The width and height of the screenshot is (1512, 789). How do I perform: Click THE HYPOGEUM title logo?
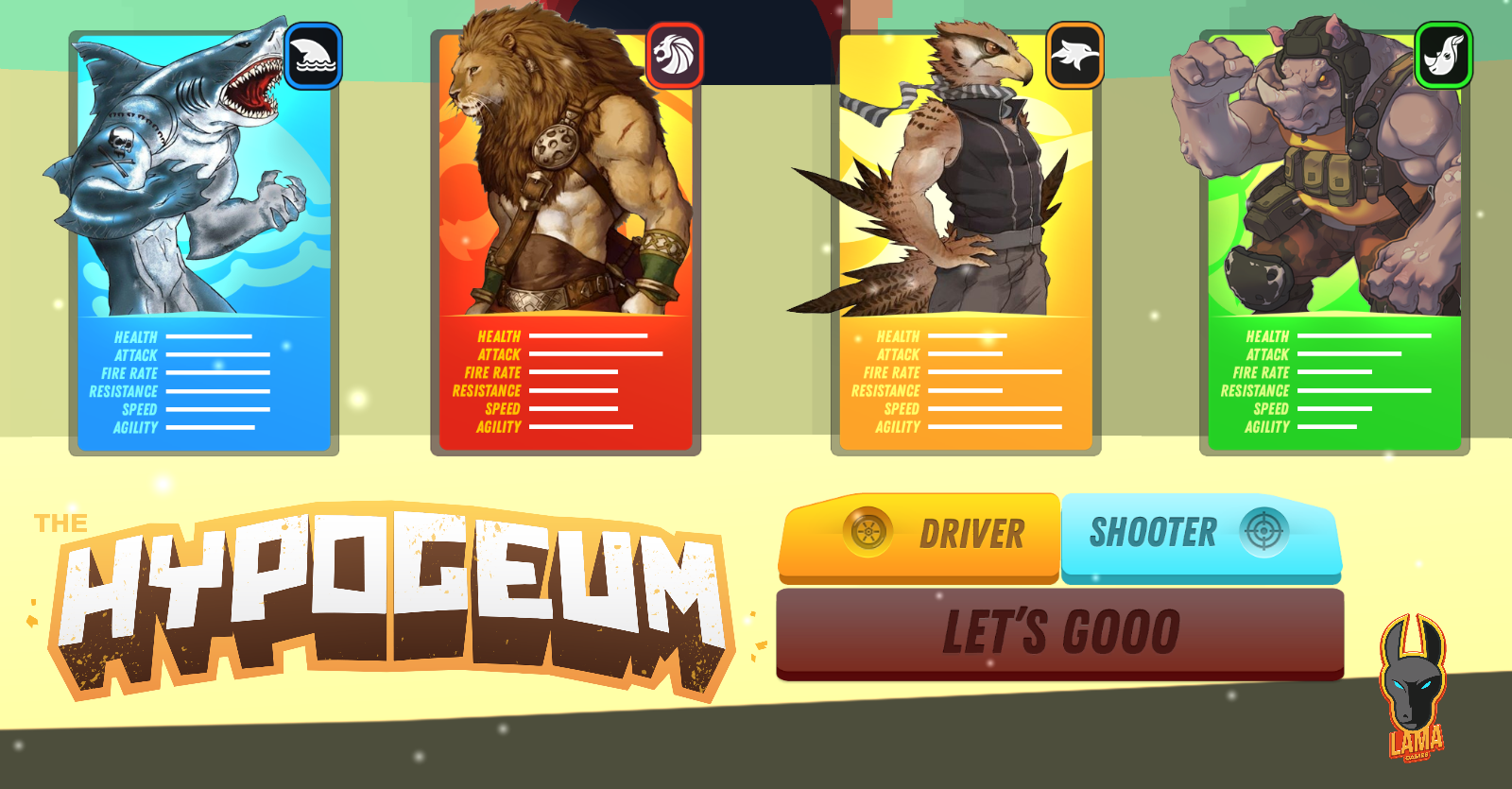pyautogui.click(x=387, y=595)
